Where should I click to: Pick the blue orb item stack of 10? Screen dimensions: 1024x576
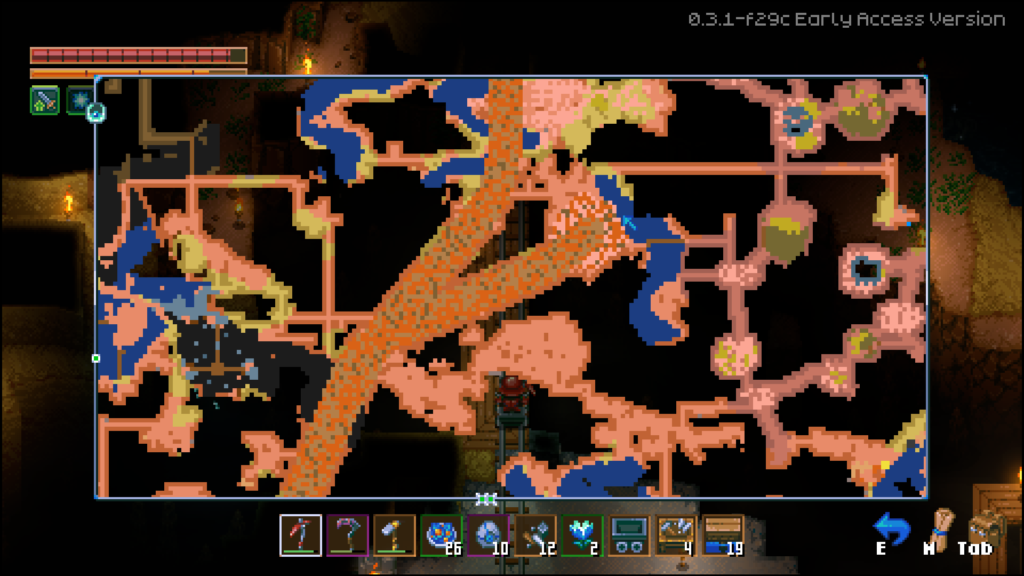point(488,535)
